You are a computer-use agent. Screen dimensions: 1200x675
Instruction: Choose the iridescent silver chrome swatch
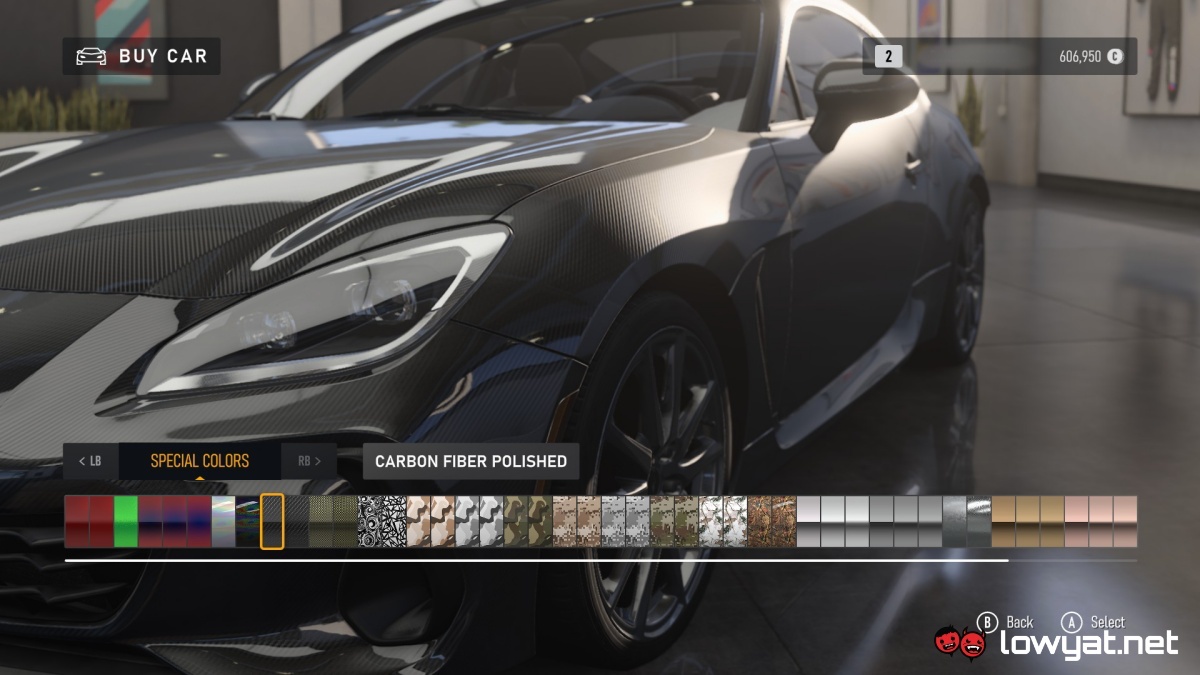pyautogui.click(x=223, y=521)
